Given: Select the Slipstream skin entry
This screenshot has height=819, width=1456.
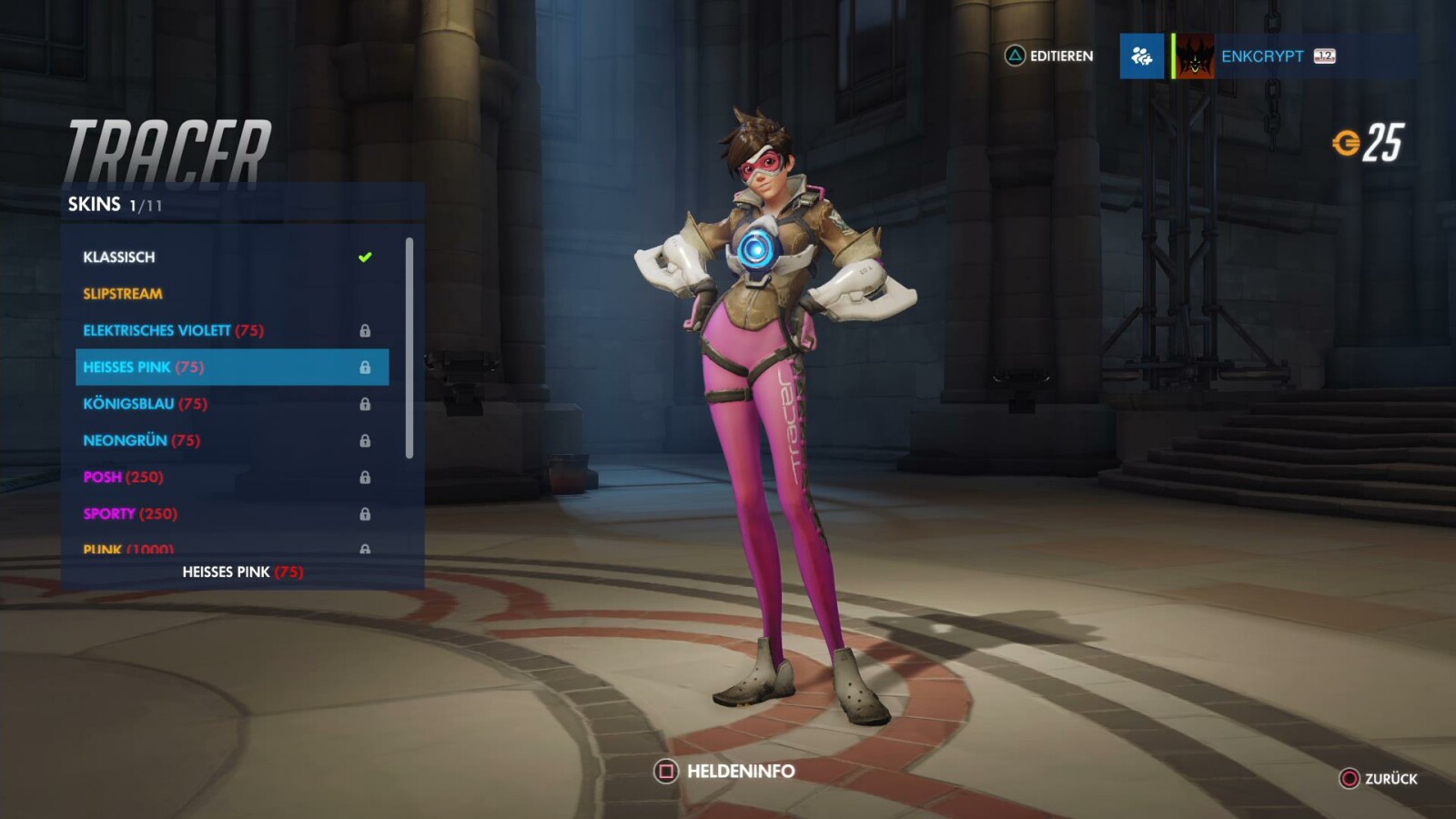Looking at the screenshot, I should (x=123, y=293).
